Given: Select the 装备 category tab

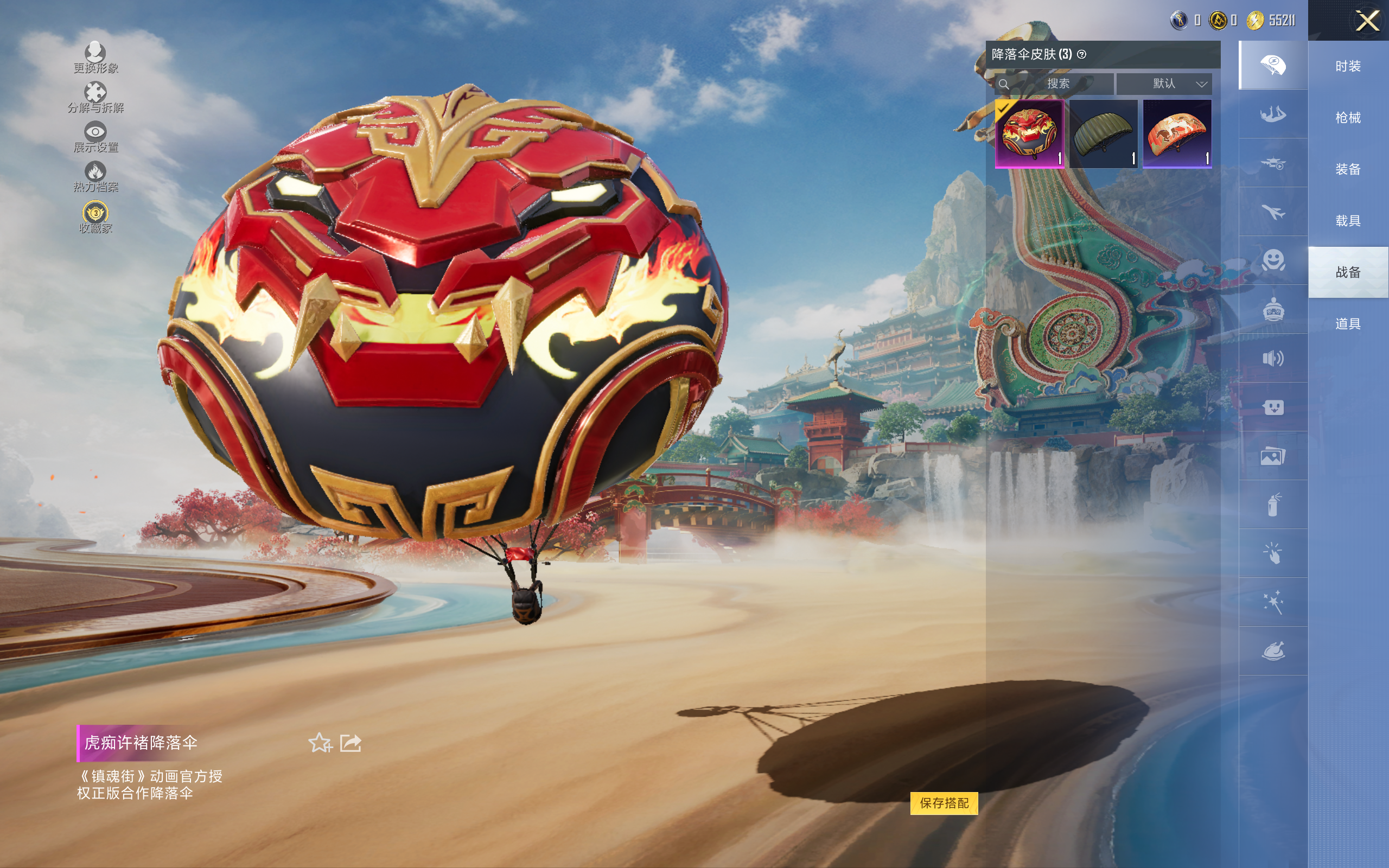Looking at the screenshot, I should pyautogui.click(x=1348, y=169).
